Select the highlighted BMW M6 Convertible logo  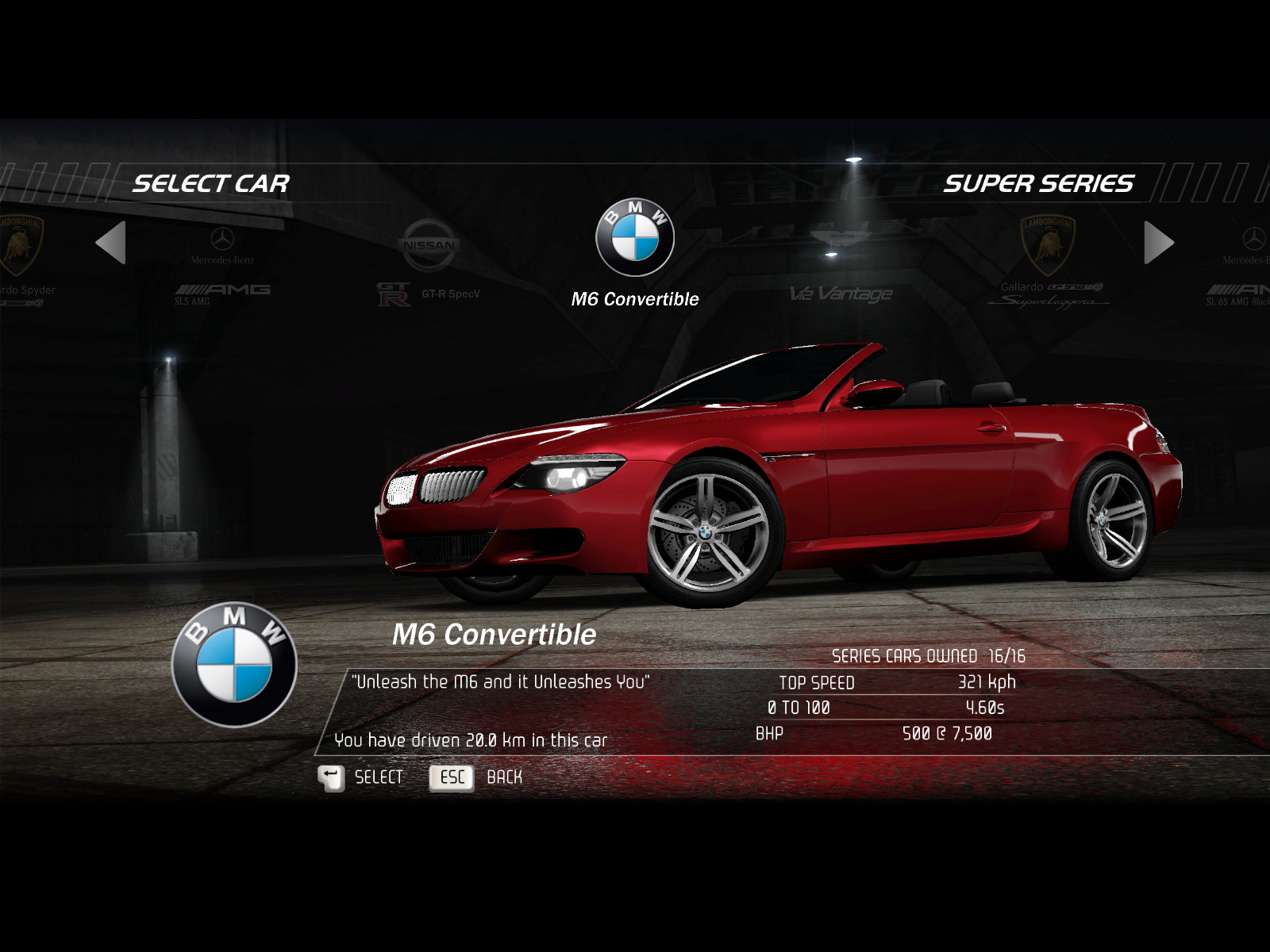click(635, 238)
